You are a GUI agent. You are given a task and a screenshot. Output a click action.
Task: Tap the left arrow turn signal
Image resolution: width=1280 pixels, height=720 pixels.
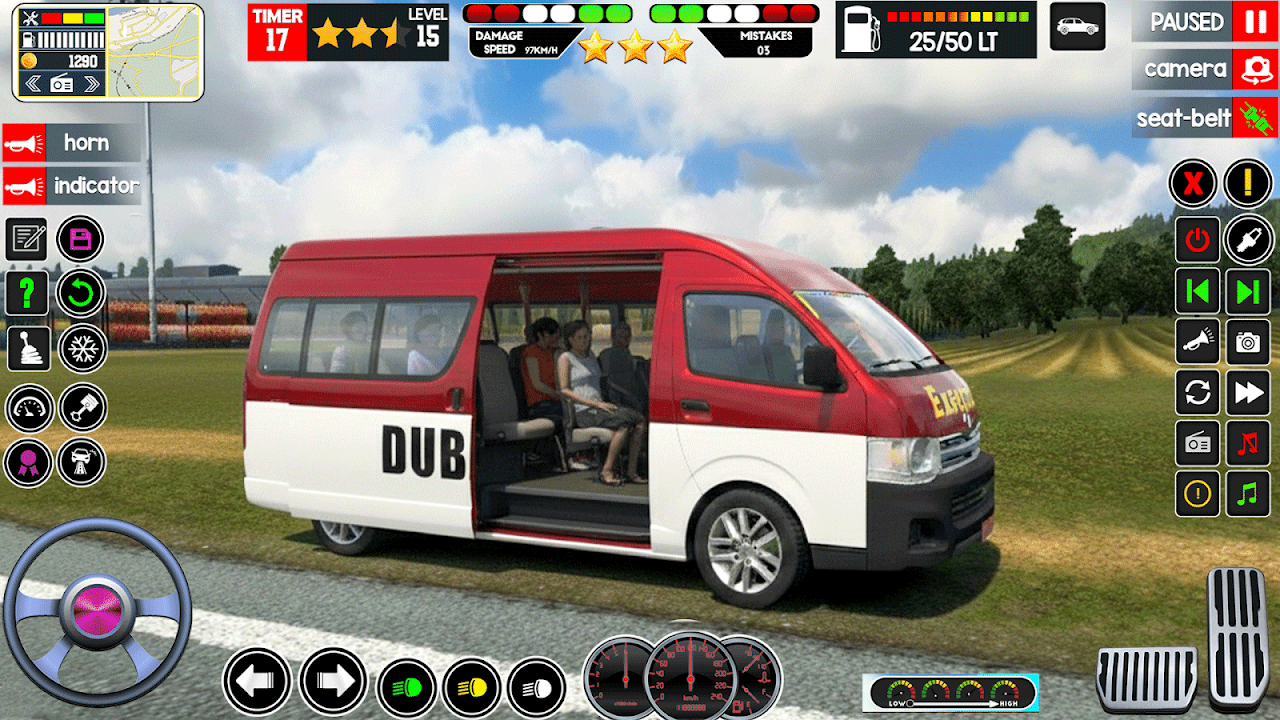pos(257,682)
